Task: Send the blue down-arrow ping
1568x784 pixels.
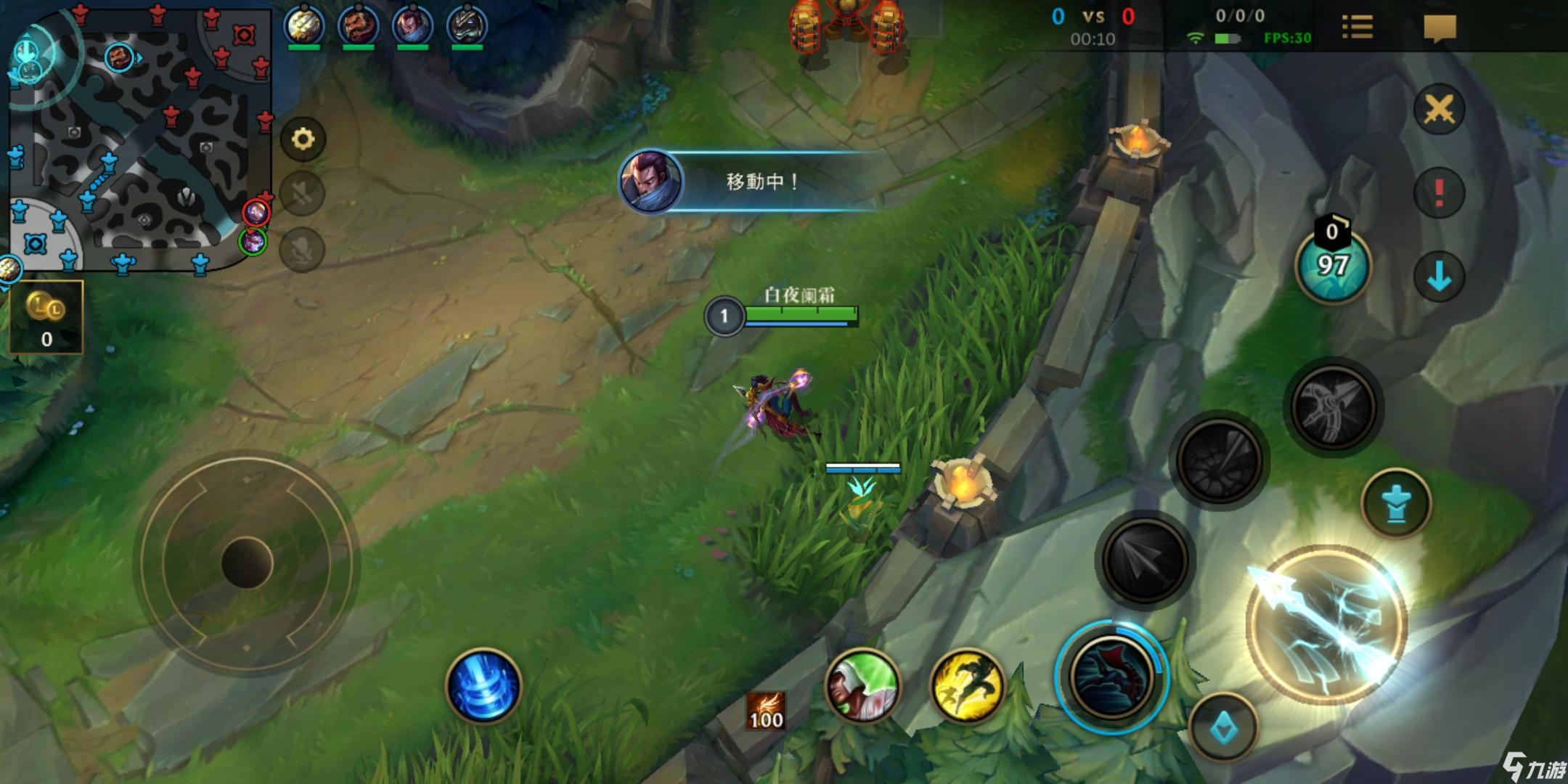Action: pos(1439,277)
